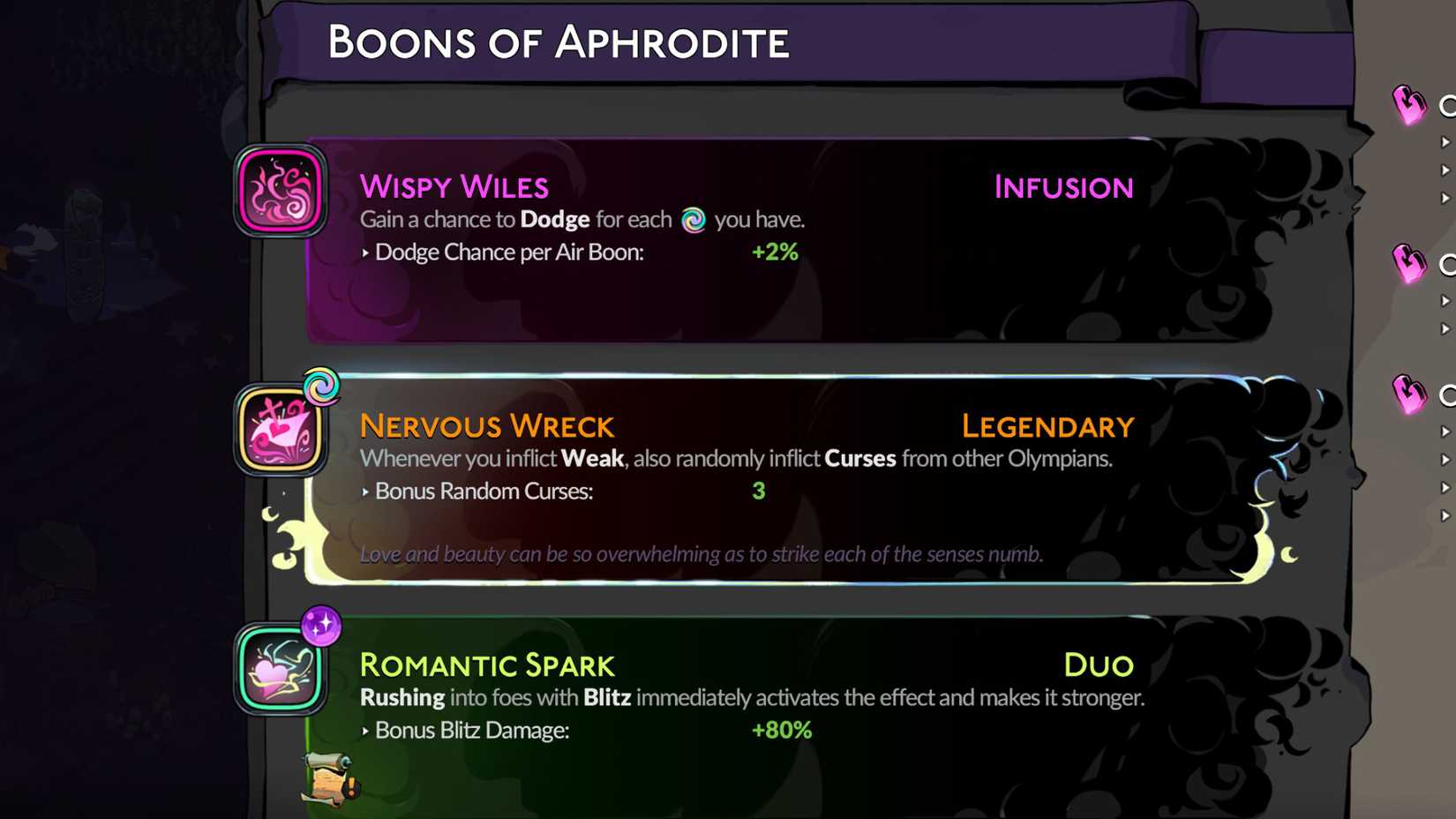Click the Legendary label on Nervous Wreck

coord(1047,426)
